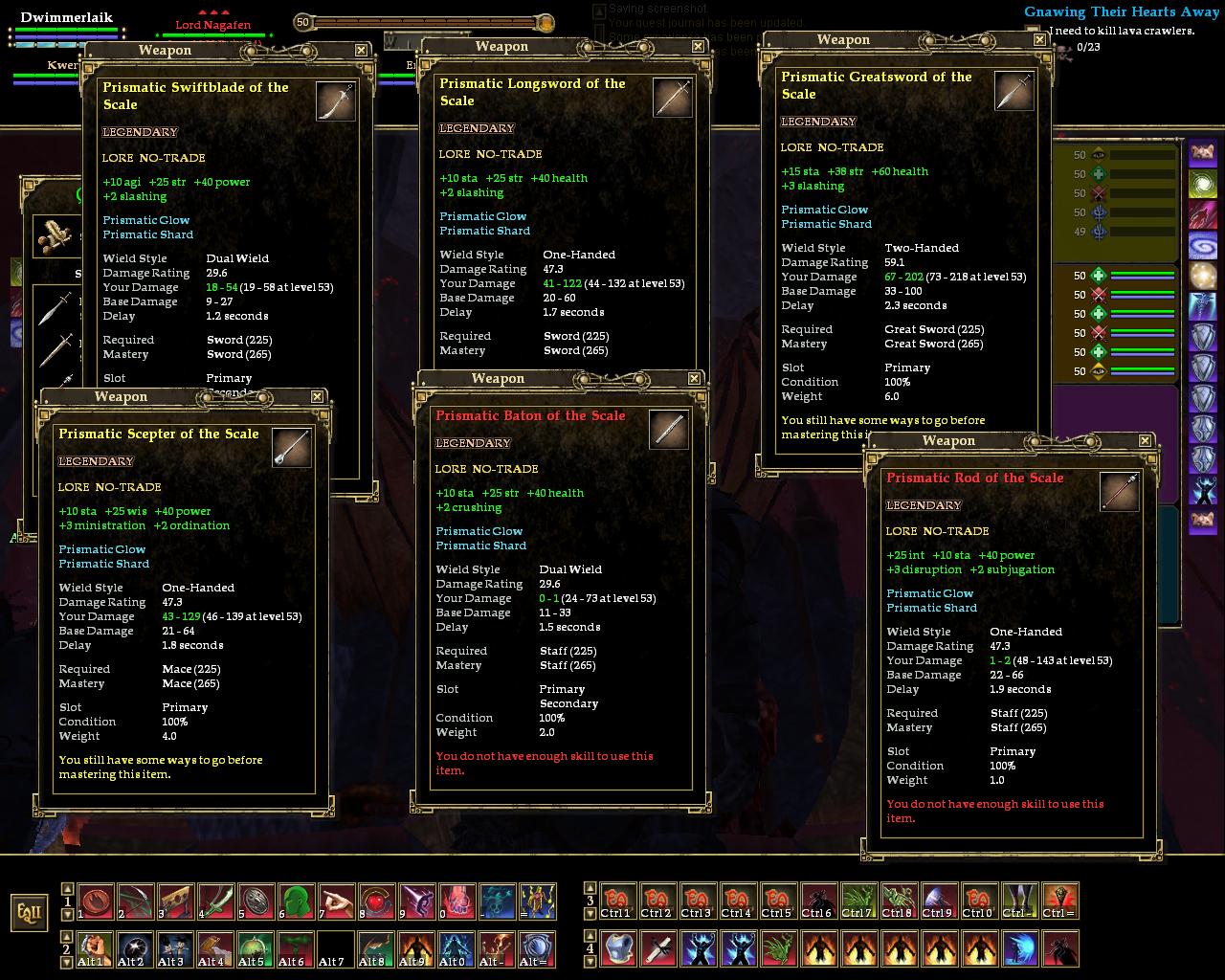Select the silver breastplate hotbar icon
Viewport: 1225px width, 980px height.
click(x=617, y=948)
